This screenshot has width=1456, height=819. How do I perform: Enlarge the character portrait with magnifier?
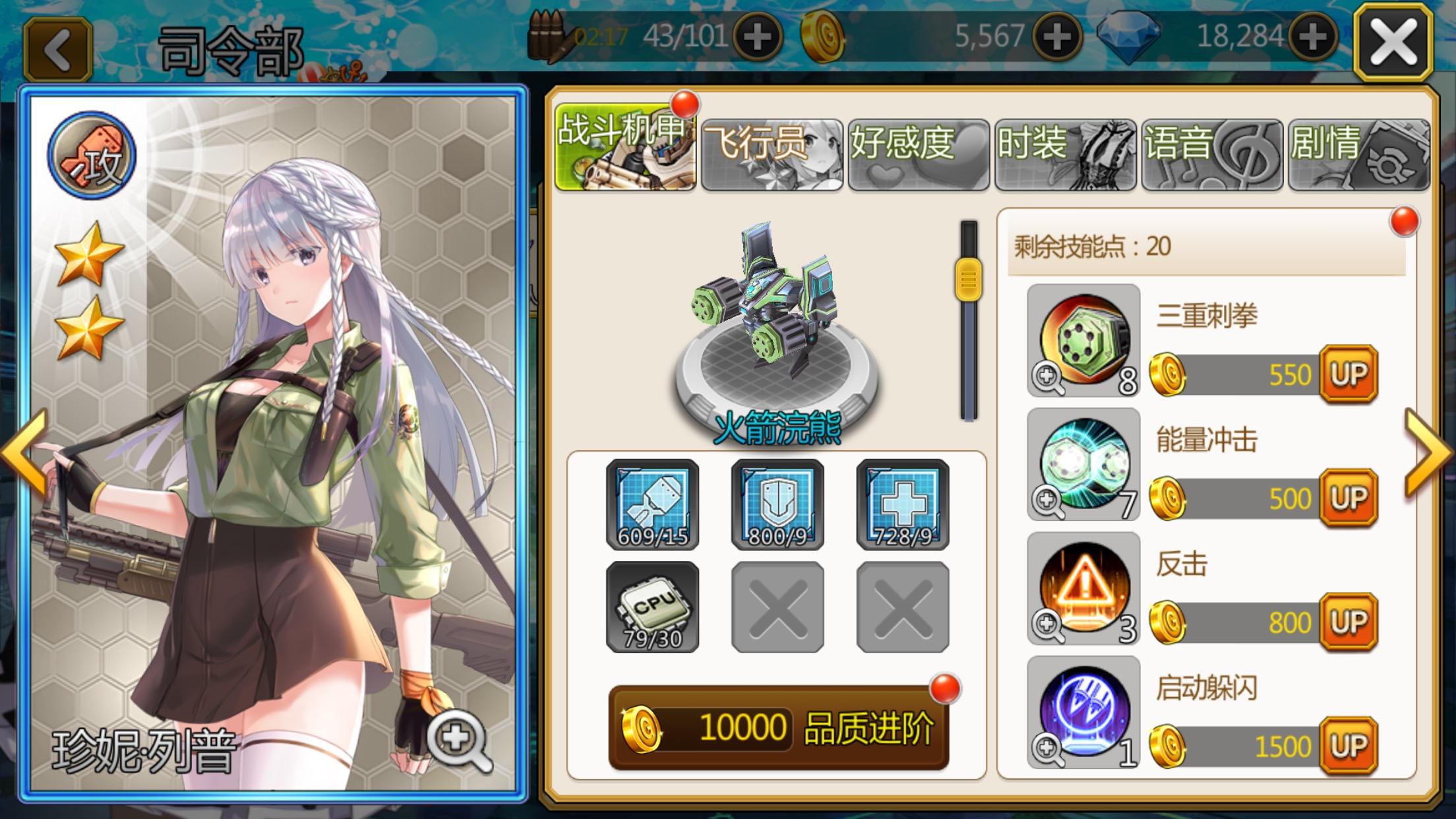(458, 742)
